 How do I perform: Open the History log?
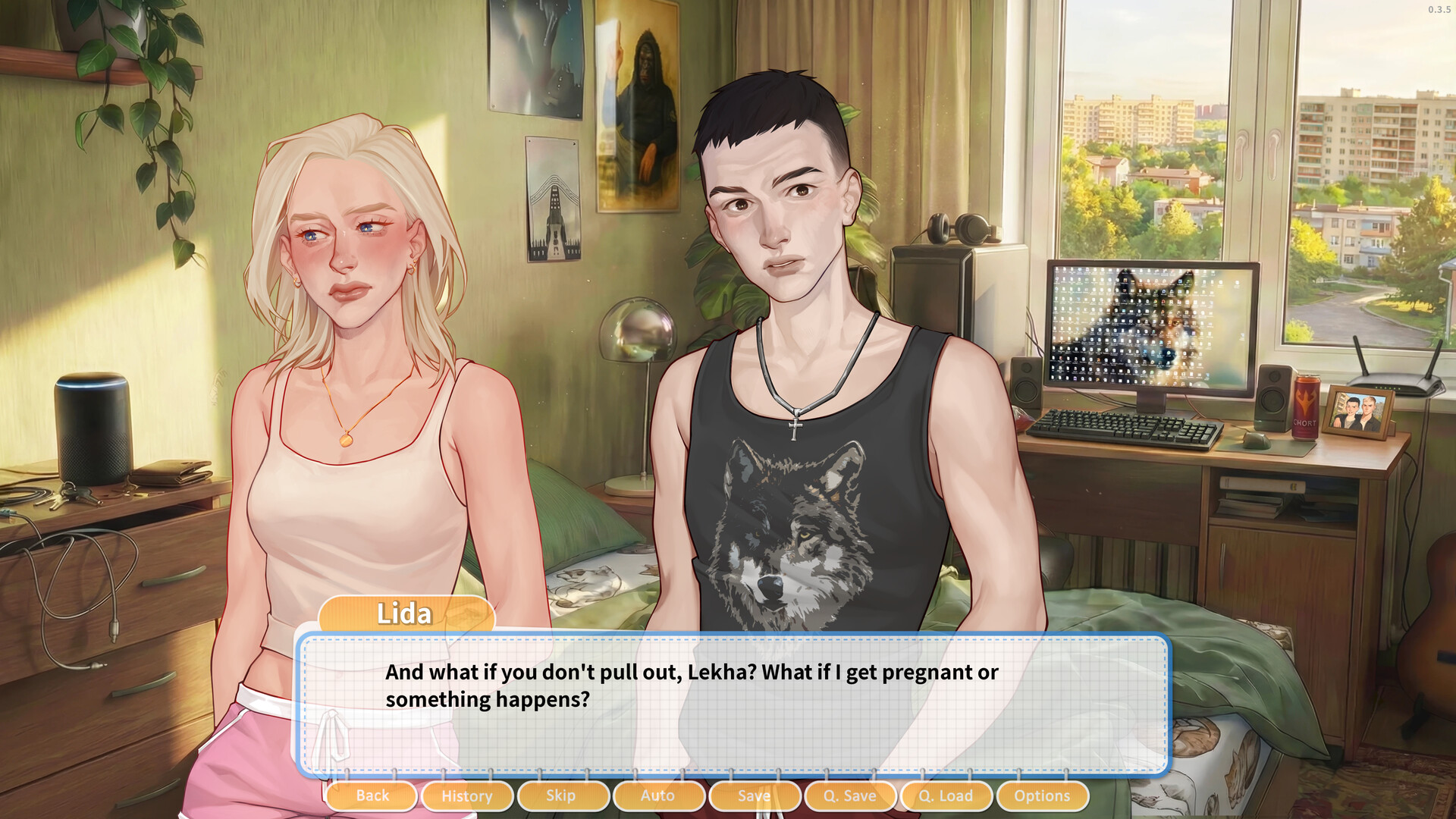466,796
